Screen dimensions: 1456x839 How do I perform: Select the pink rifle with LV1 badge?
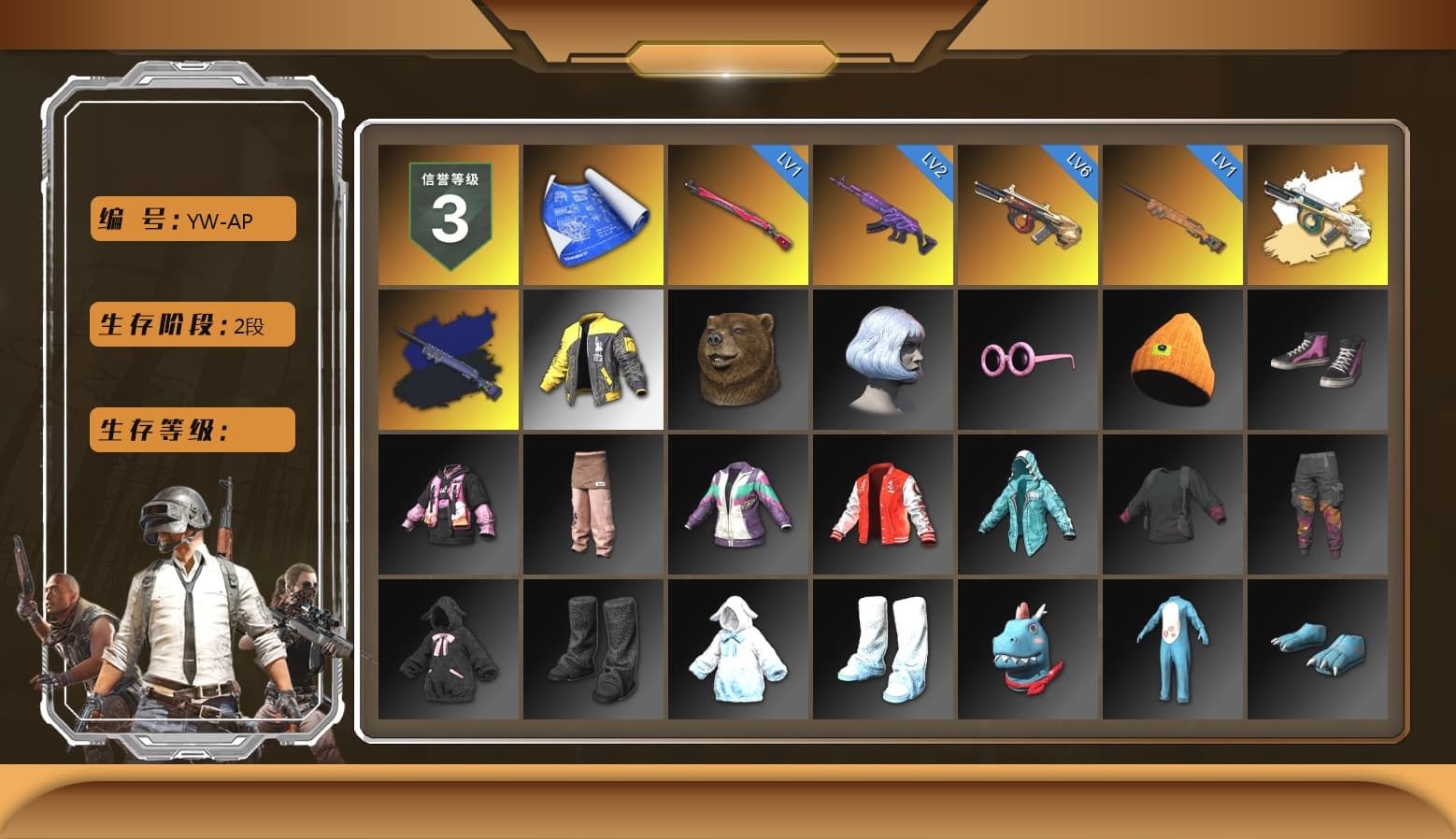point(735,214)
